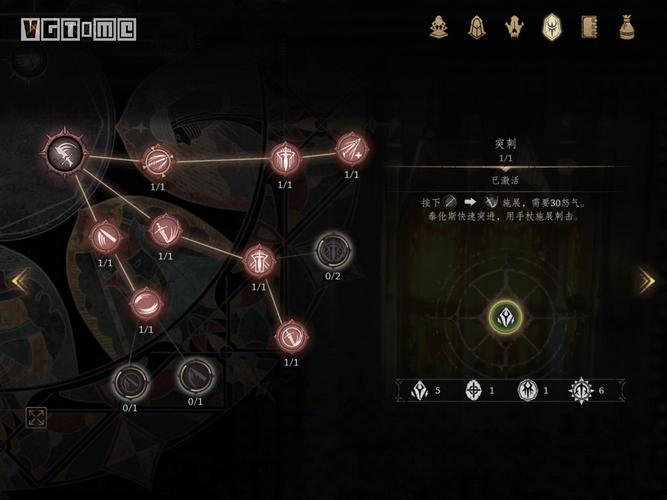Image resolution: width=667 pixels, height=500 pixels.
Task: Select the locked 0/2 skill node
Action: coord(332,251)
